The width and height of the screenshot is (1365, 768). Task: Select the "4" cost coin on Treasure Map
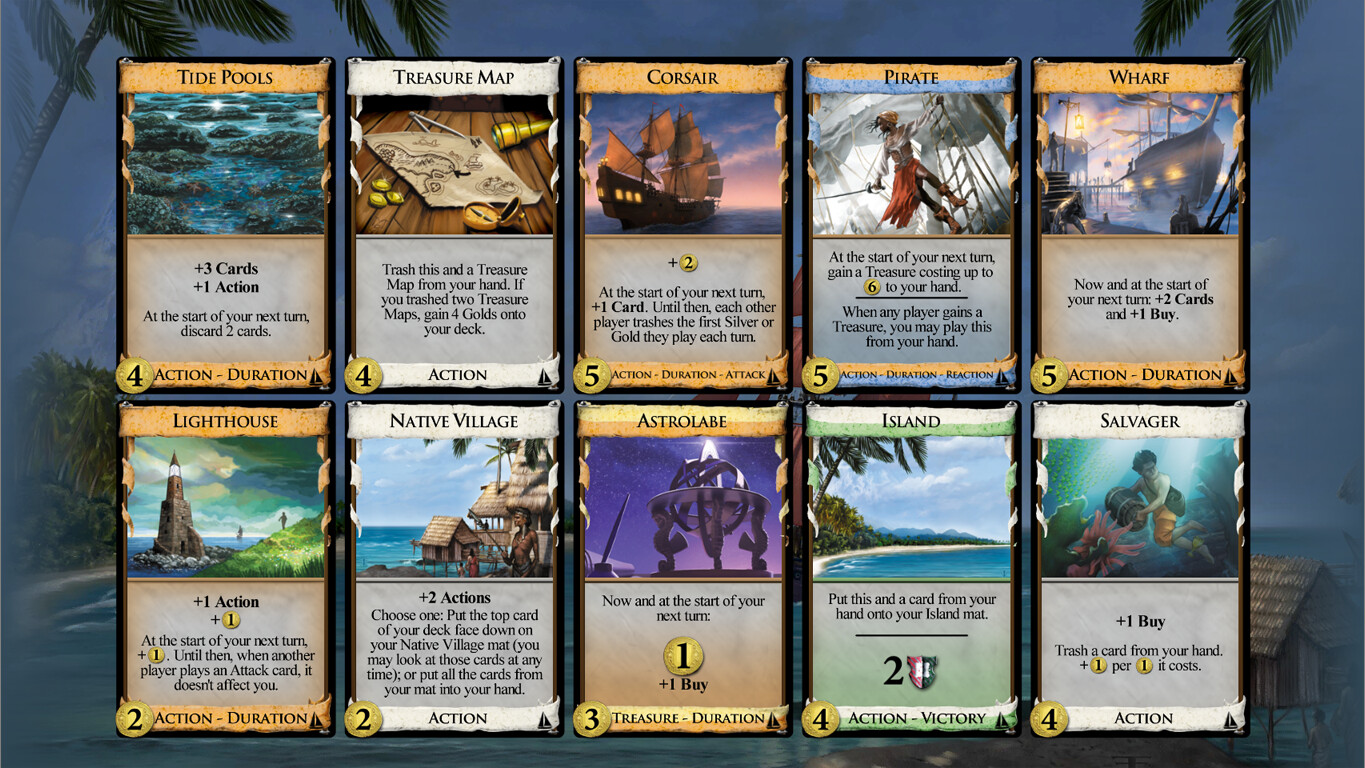point(362,375)
